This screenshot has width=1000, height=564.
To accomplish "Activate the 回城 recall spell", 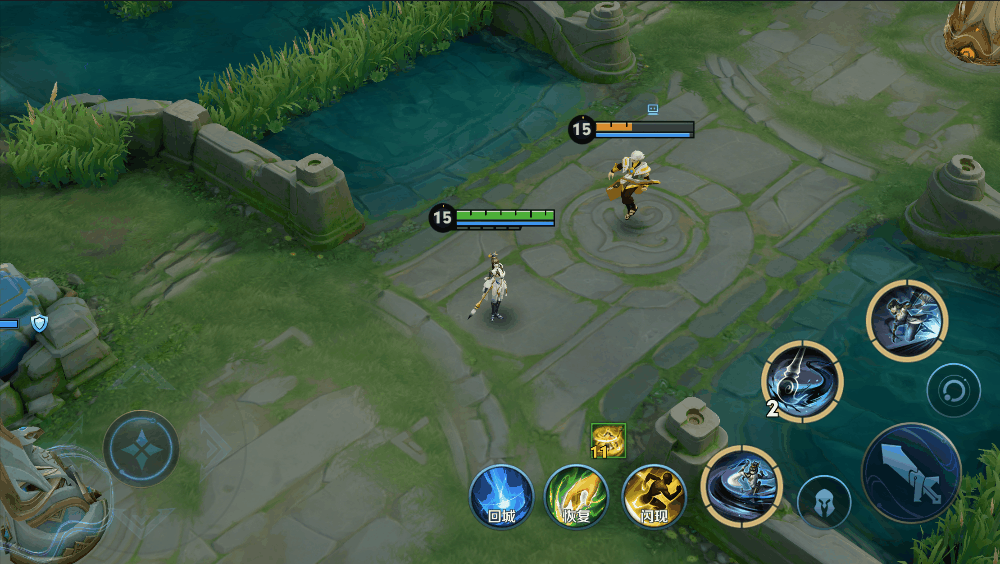I will pos(502,496).
